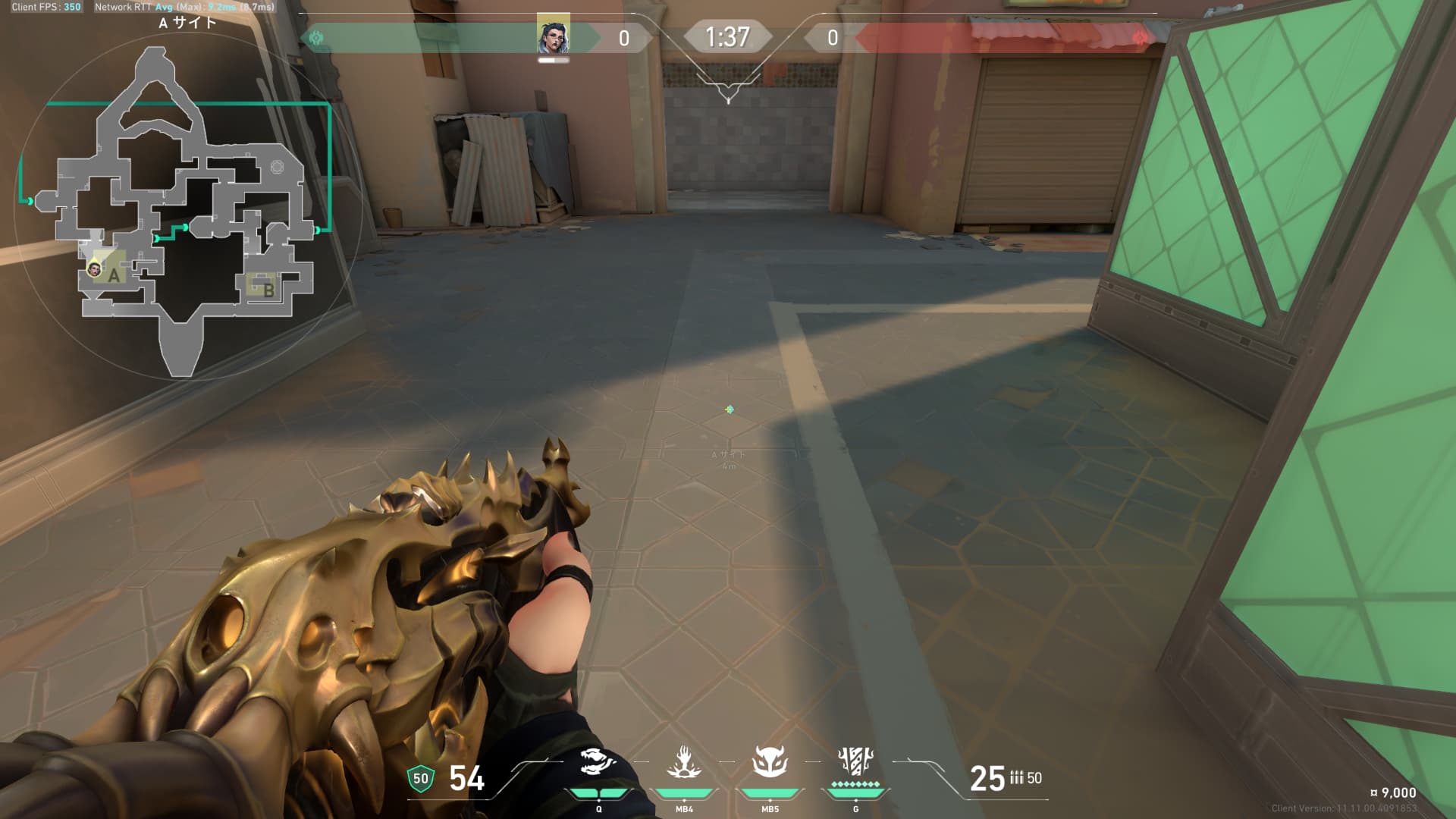1456x819 pixels.
Task: Select the B site marker on minimap
Action: (x=268, y=290)
